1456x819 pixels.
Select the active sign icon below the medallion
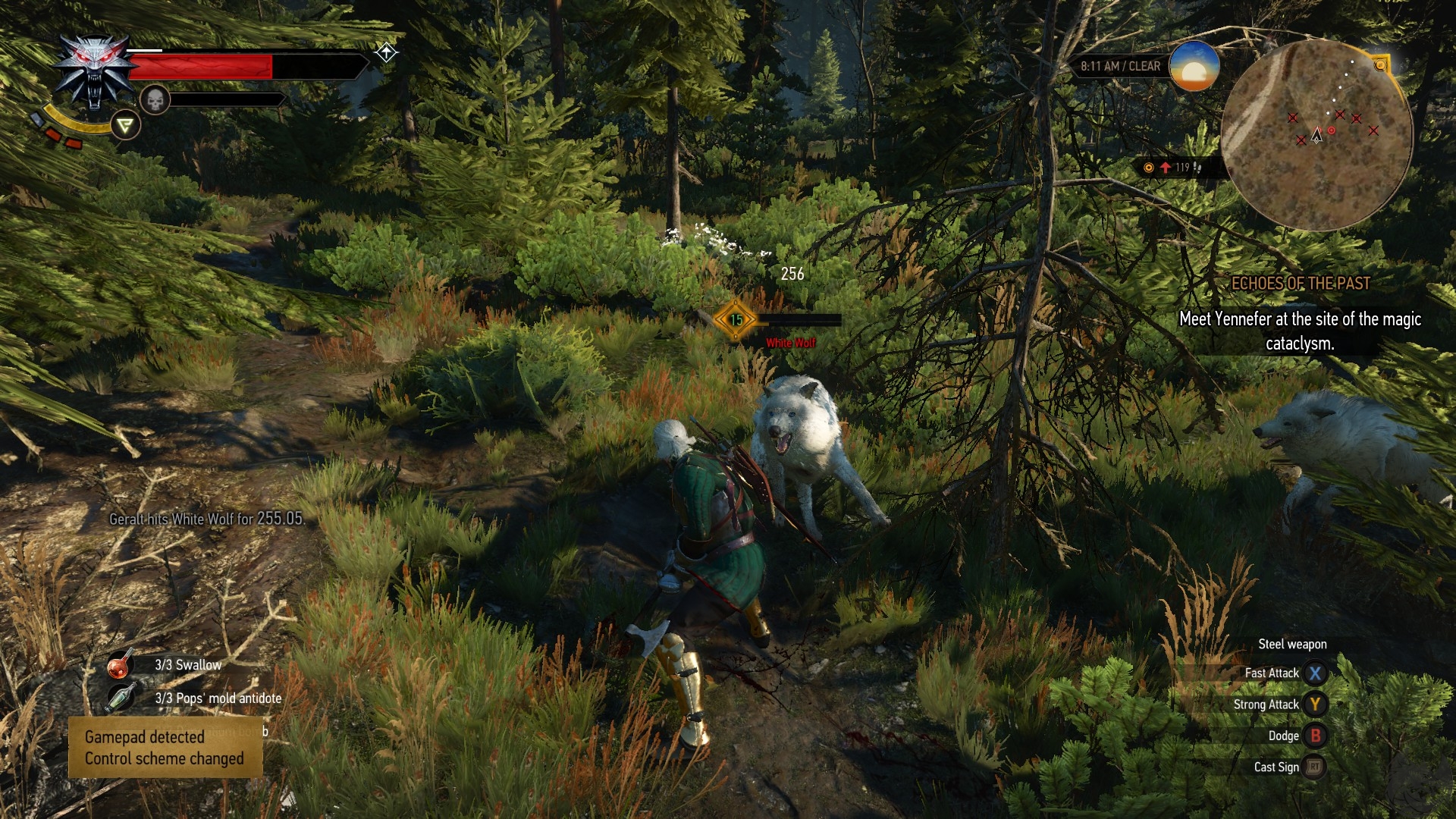click(x=126, y=125)
